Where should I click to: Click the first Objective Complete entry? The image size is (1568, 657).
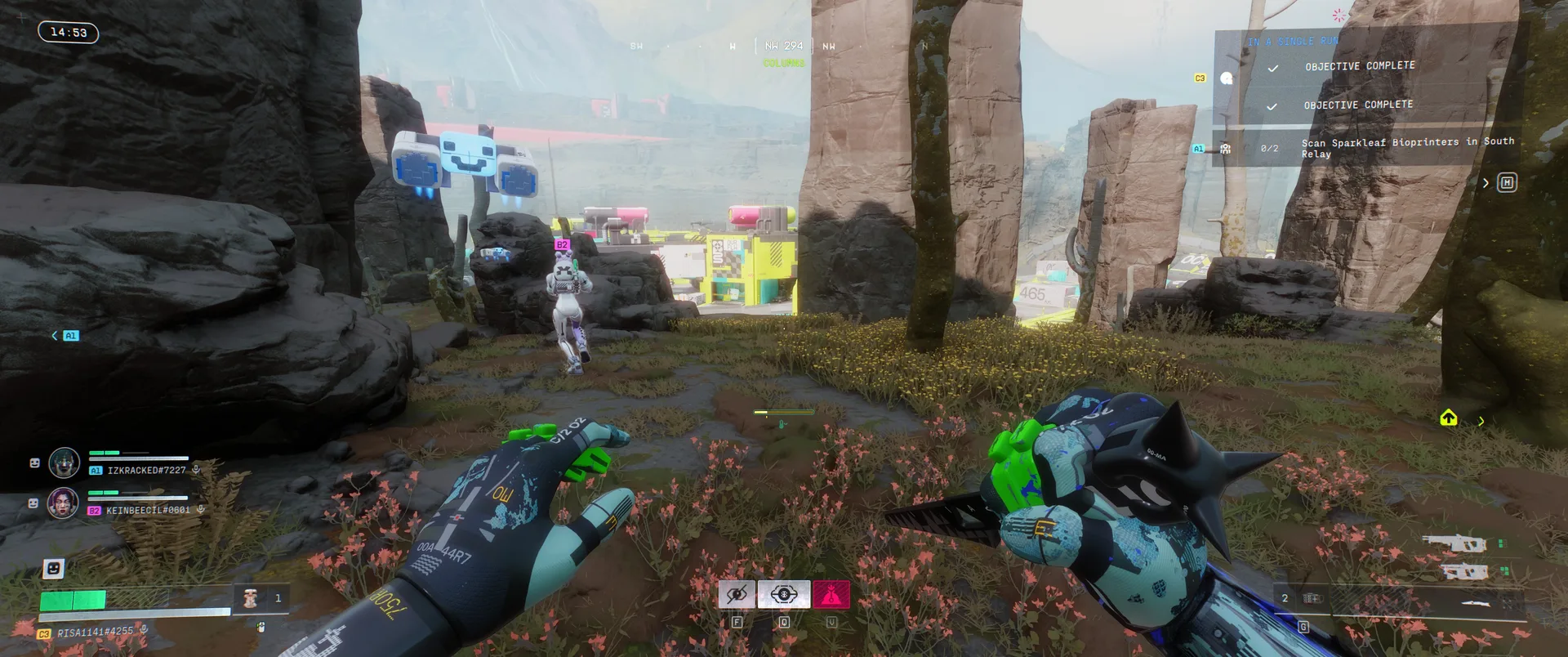tap(1359, 66)
